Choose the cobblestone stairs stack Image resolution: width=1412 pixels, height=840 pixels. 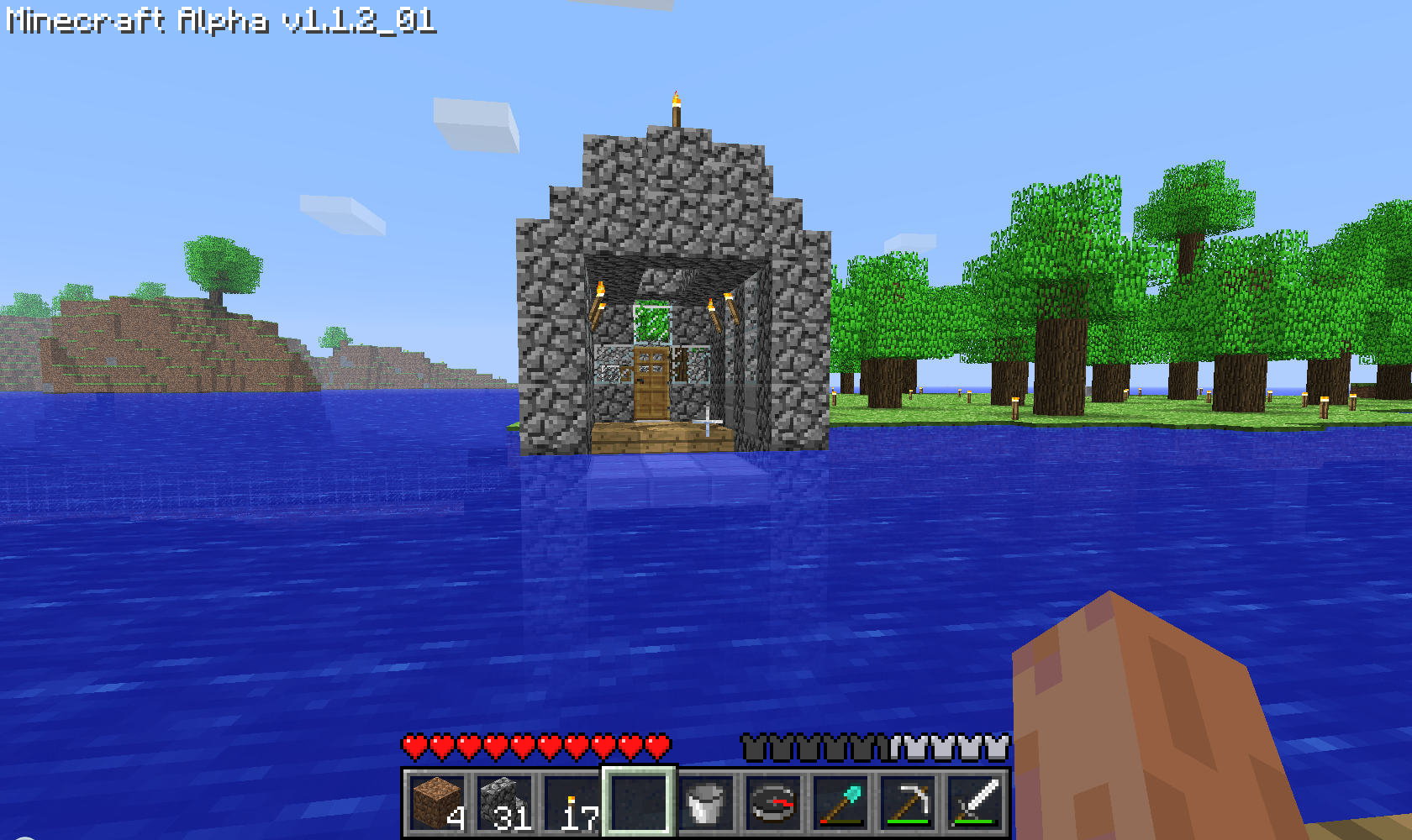(504, 802)
